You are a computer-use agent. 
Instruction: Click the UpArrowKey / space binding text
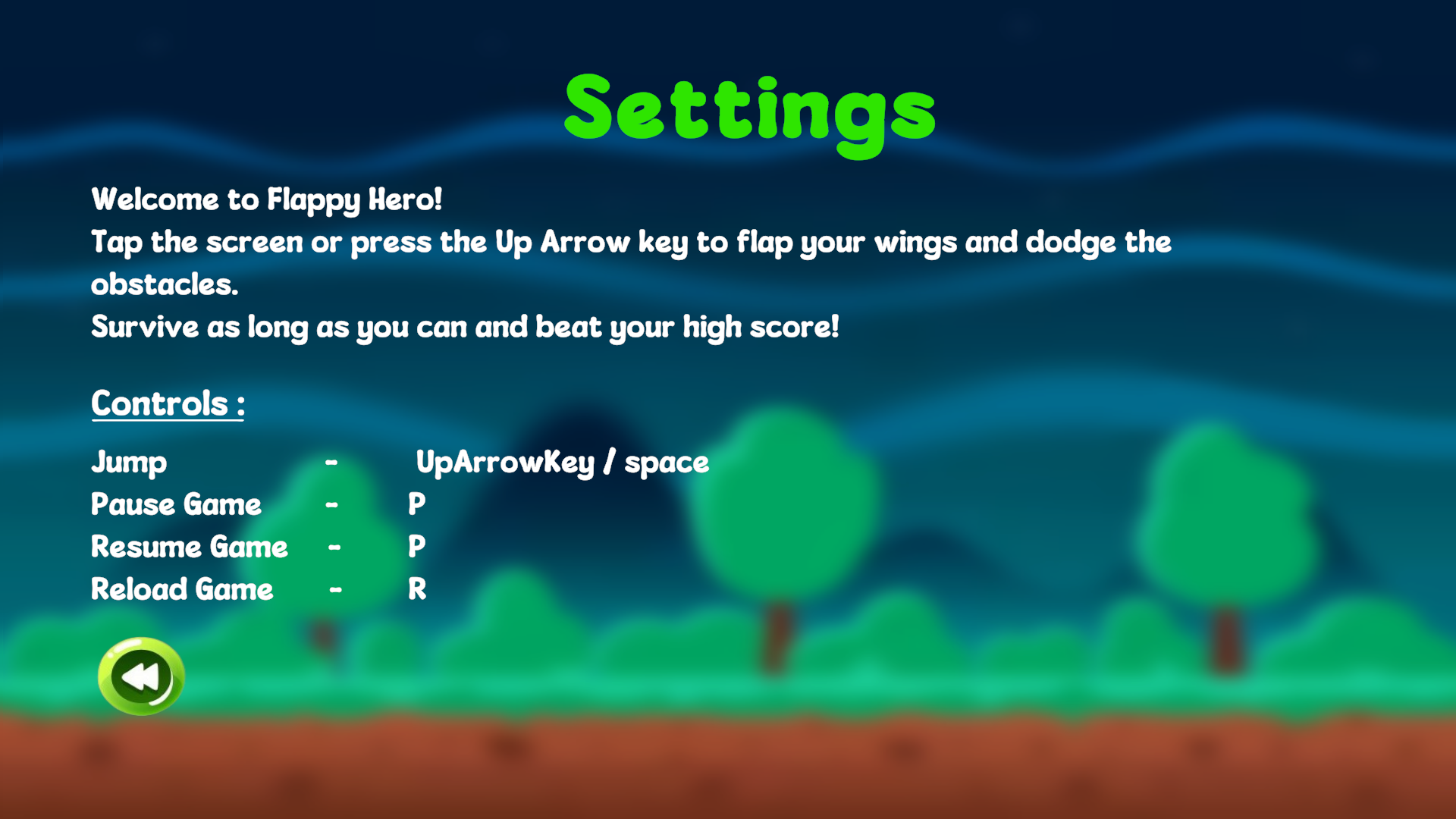click(561, 462)
